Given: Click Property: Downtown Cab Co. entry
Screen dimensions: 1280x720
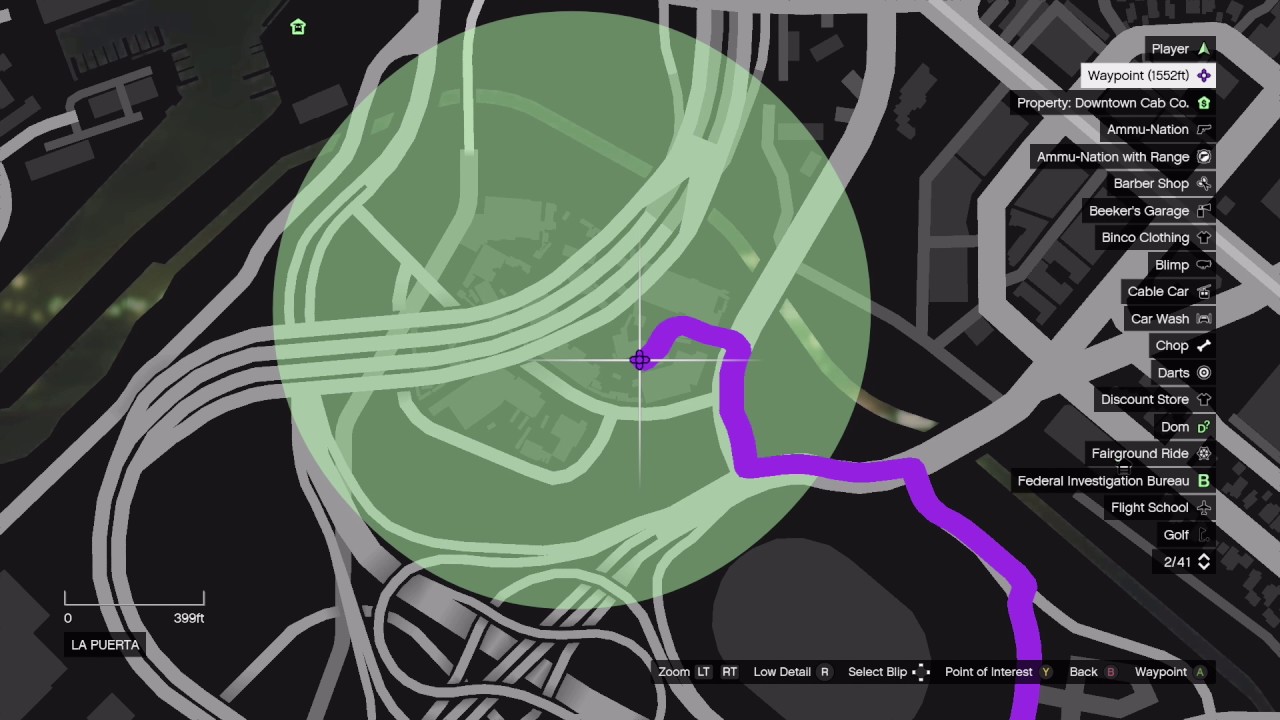Looking at the screenshot, I should (x=1103, y=102).
